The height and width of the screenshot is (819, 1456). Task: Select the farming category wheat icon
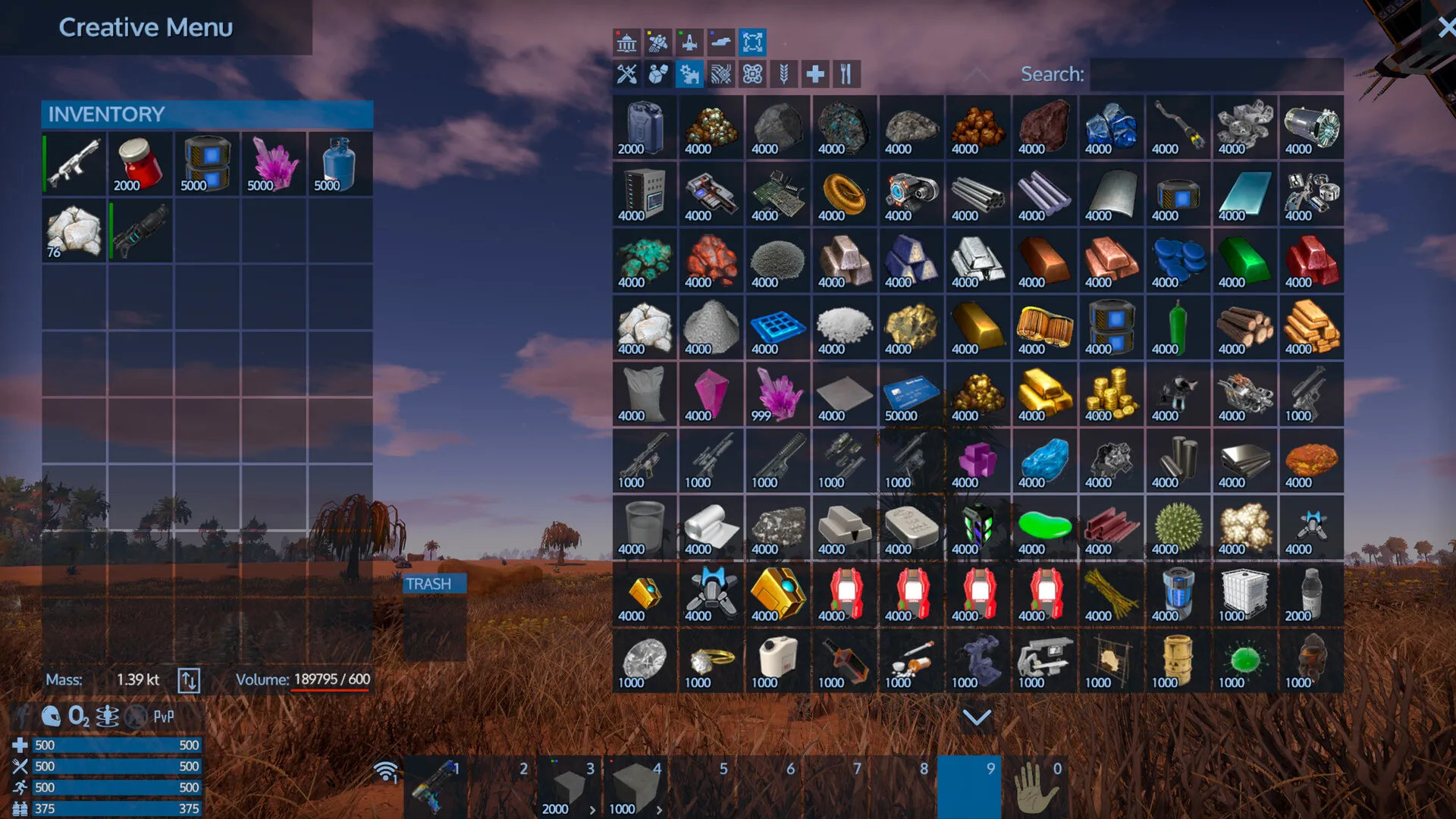tap(783, 74)
